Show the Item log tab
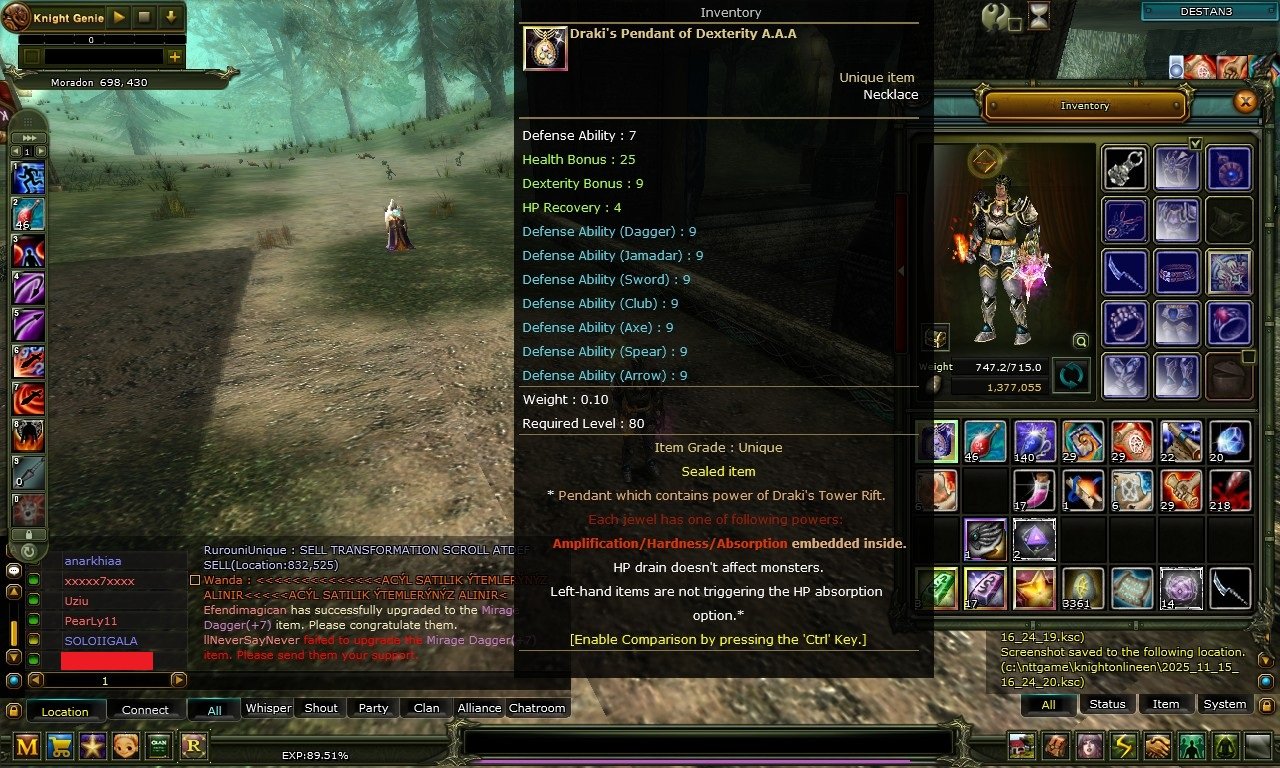 [x=1166, y=704]
